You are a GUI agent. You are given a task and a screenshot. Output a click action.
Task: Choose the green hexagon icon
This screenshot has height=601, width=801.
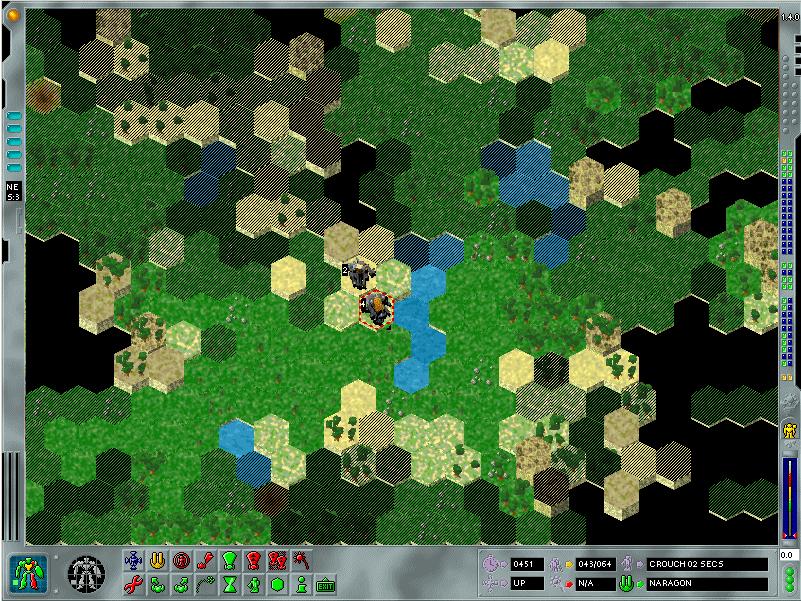[x=277, y=584]
